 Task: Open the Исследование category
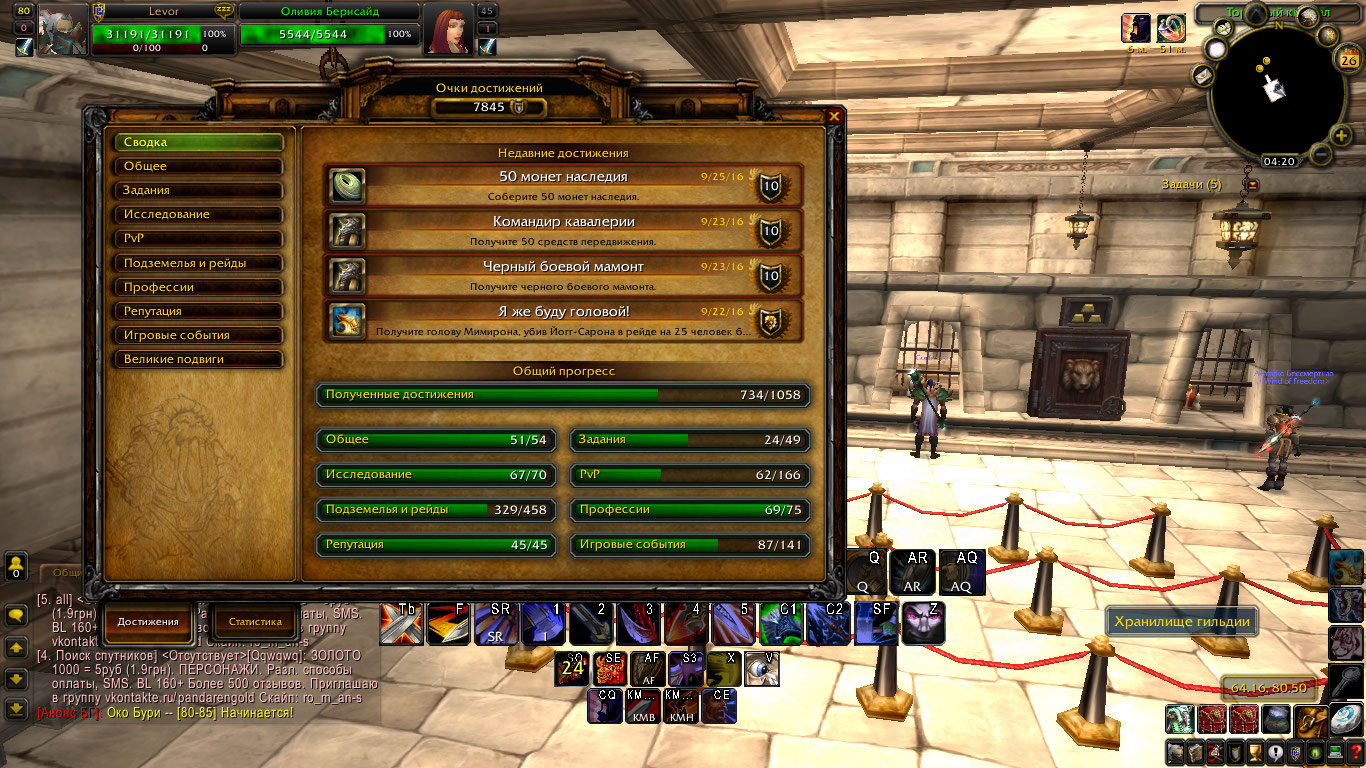point(198,214)
